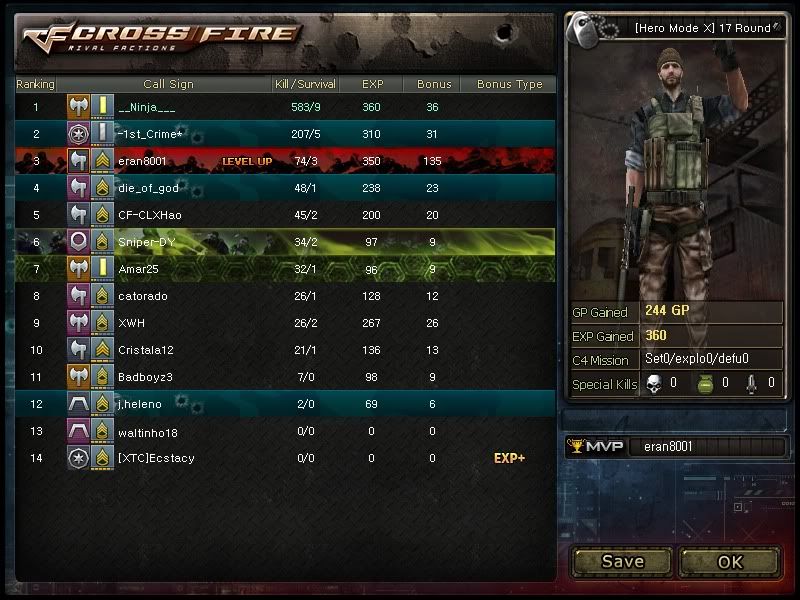Click the Call Sign column header
This screenshot has width=800, height=600.
(168, 84)
